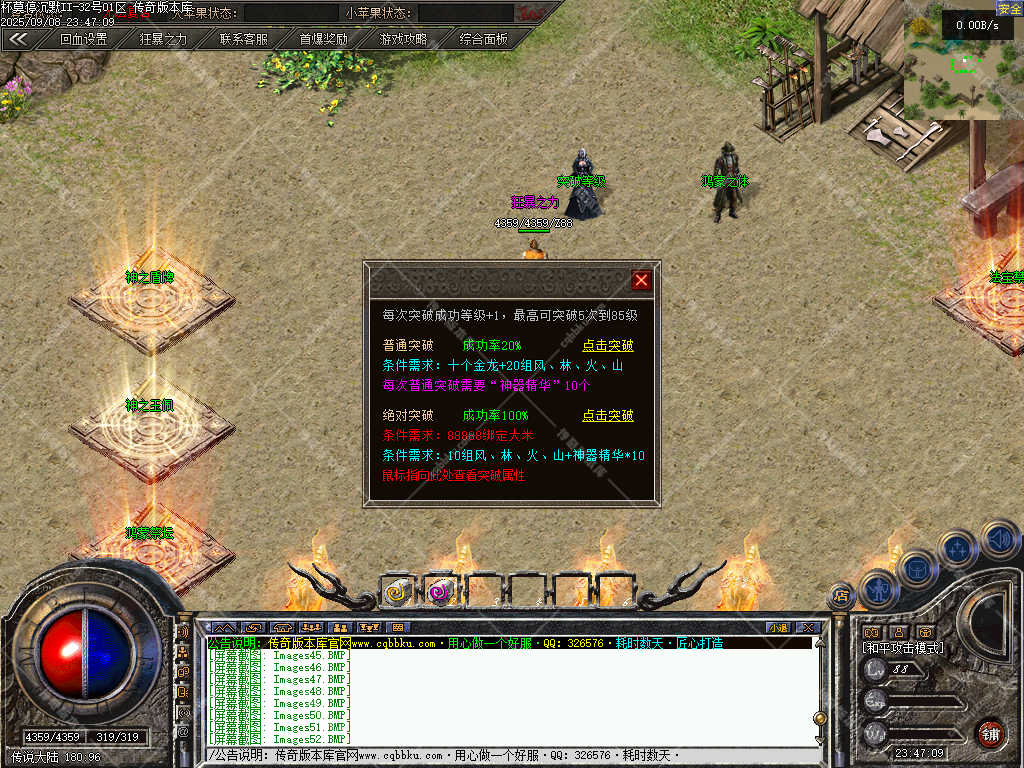The height and width of the screenshot is (768, 1024).
Task: Open the character equipment round button
Action: [880, 589]
